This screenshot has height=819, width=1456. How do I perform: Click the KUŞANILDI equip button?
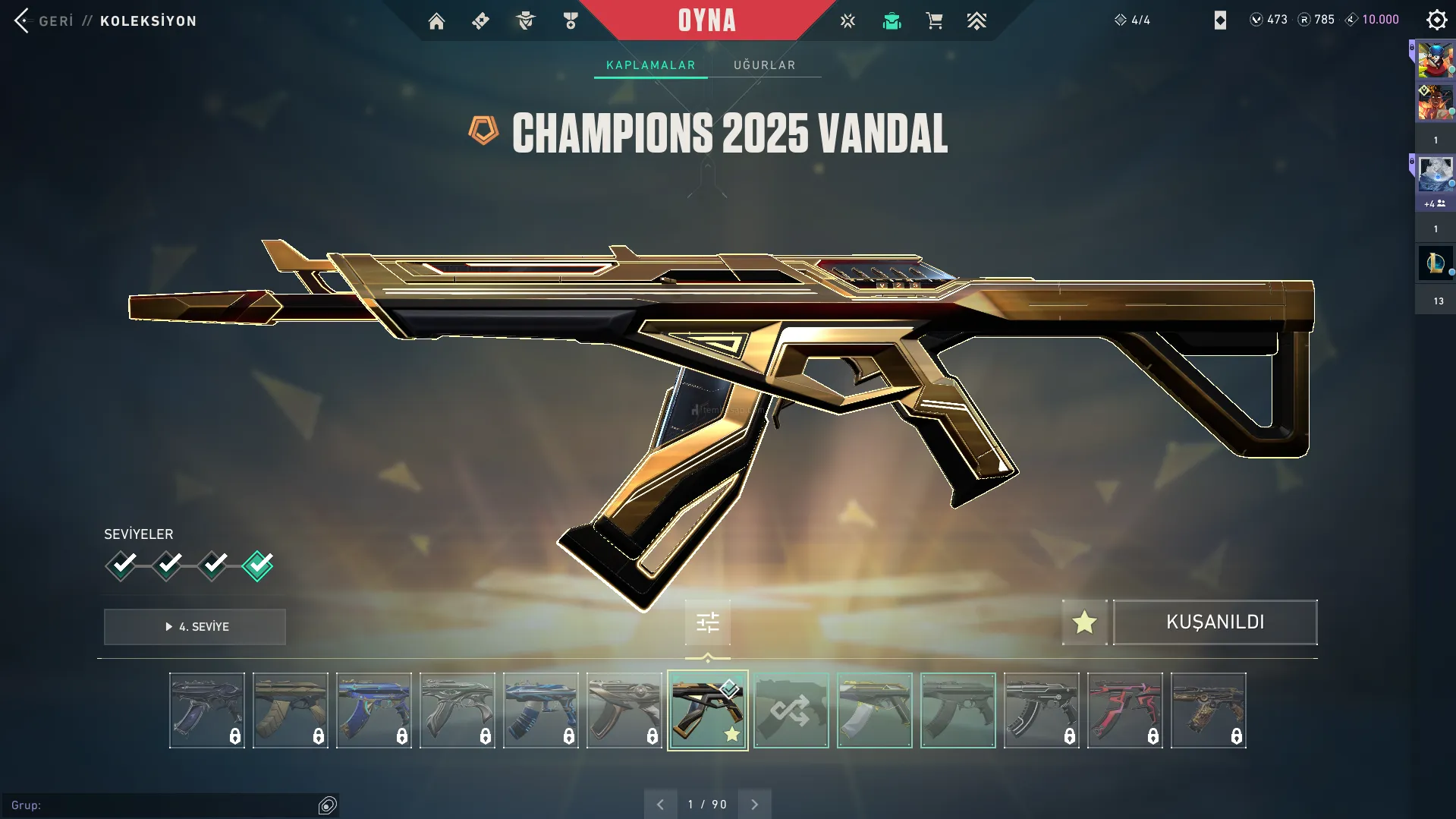pos(1215,622)
